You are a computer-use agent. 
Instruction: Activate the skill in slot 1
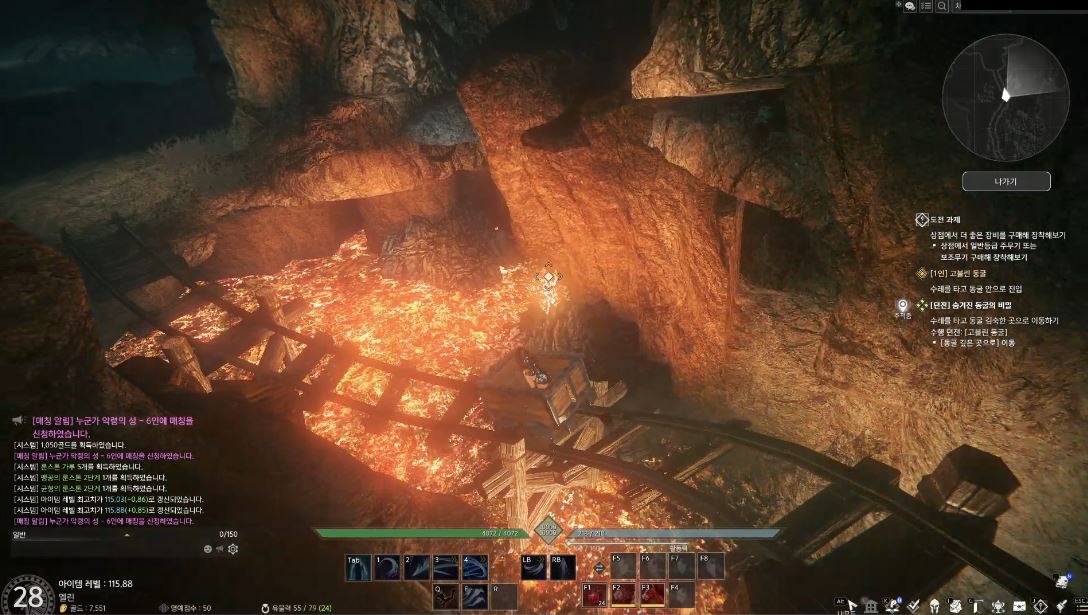tap(387, 567)
